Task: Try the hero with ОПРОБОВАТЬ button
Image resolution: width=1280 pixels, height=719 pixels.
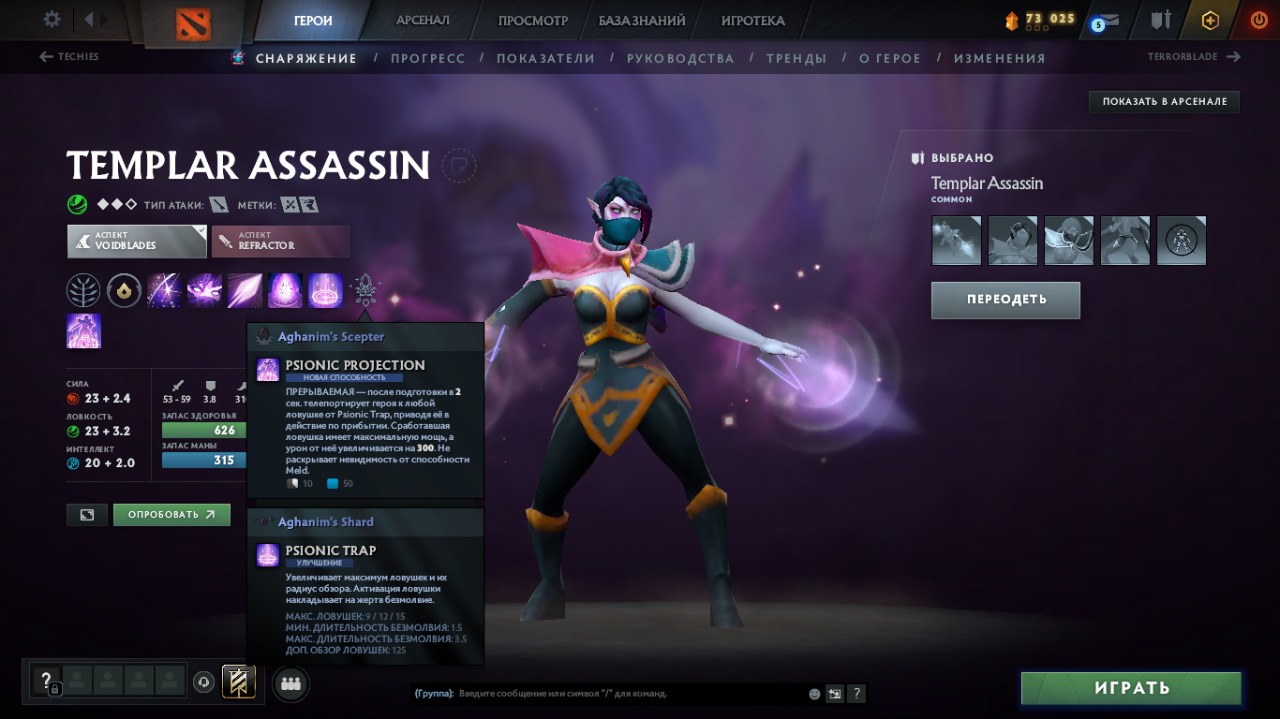Action: click(x=171, y=515)
